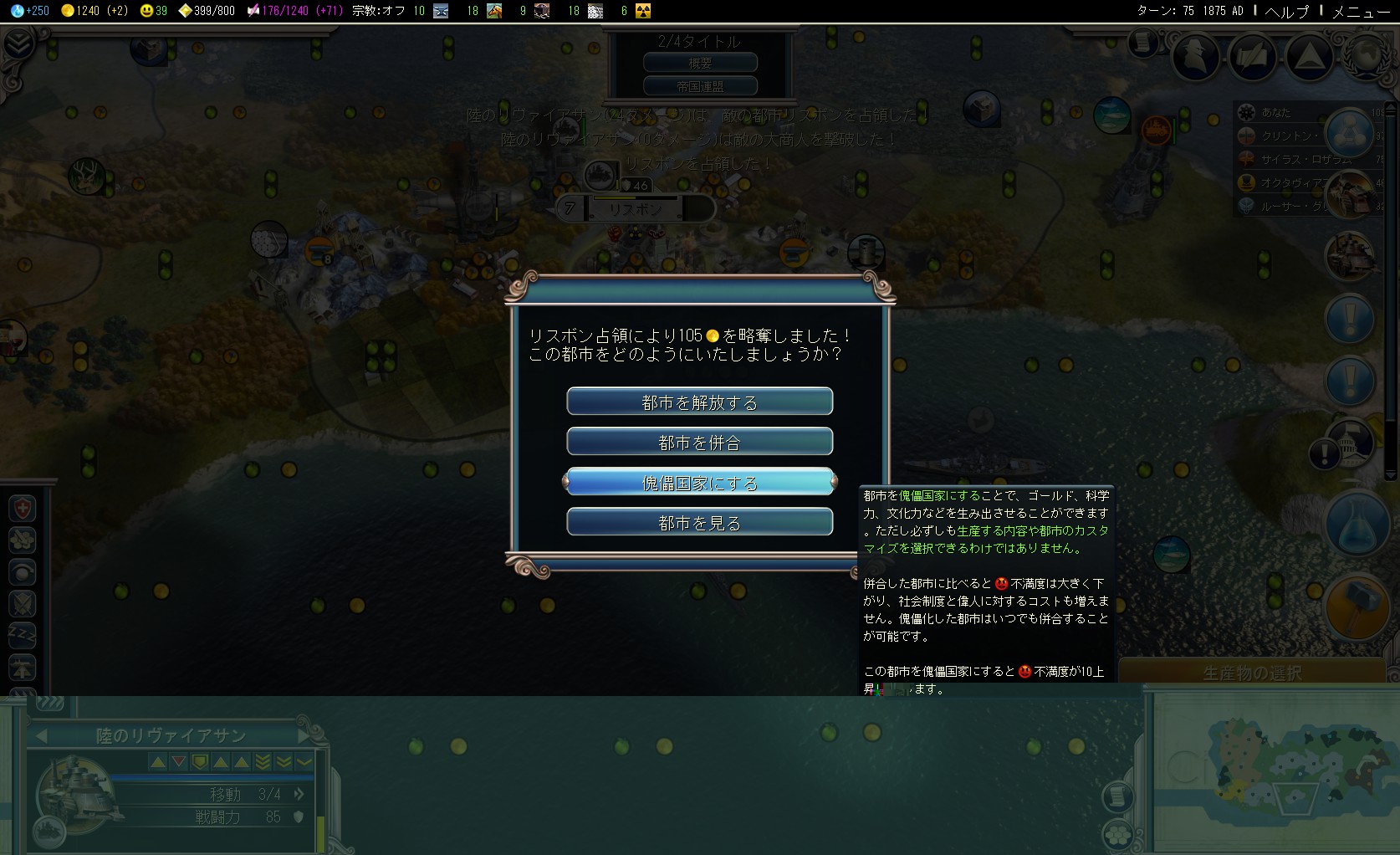This screenshot has height=855, width=1400.
Task: Open the espionage screen via spy icon
Action: coord(1196,58)
